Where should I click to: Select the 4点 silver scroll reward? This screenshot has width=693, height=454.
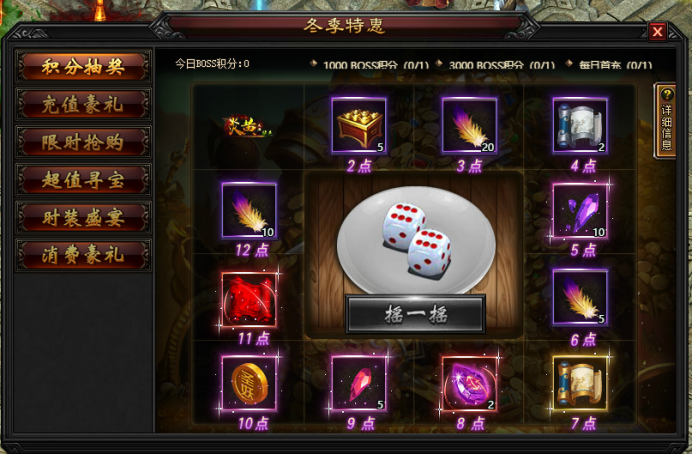tap(580, 125)
